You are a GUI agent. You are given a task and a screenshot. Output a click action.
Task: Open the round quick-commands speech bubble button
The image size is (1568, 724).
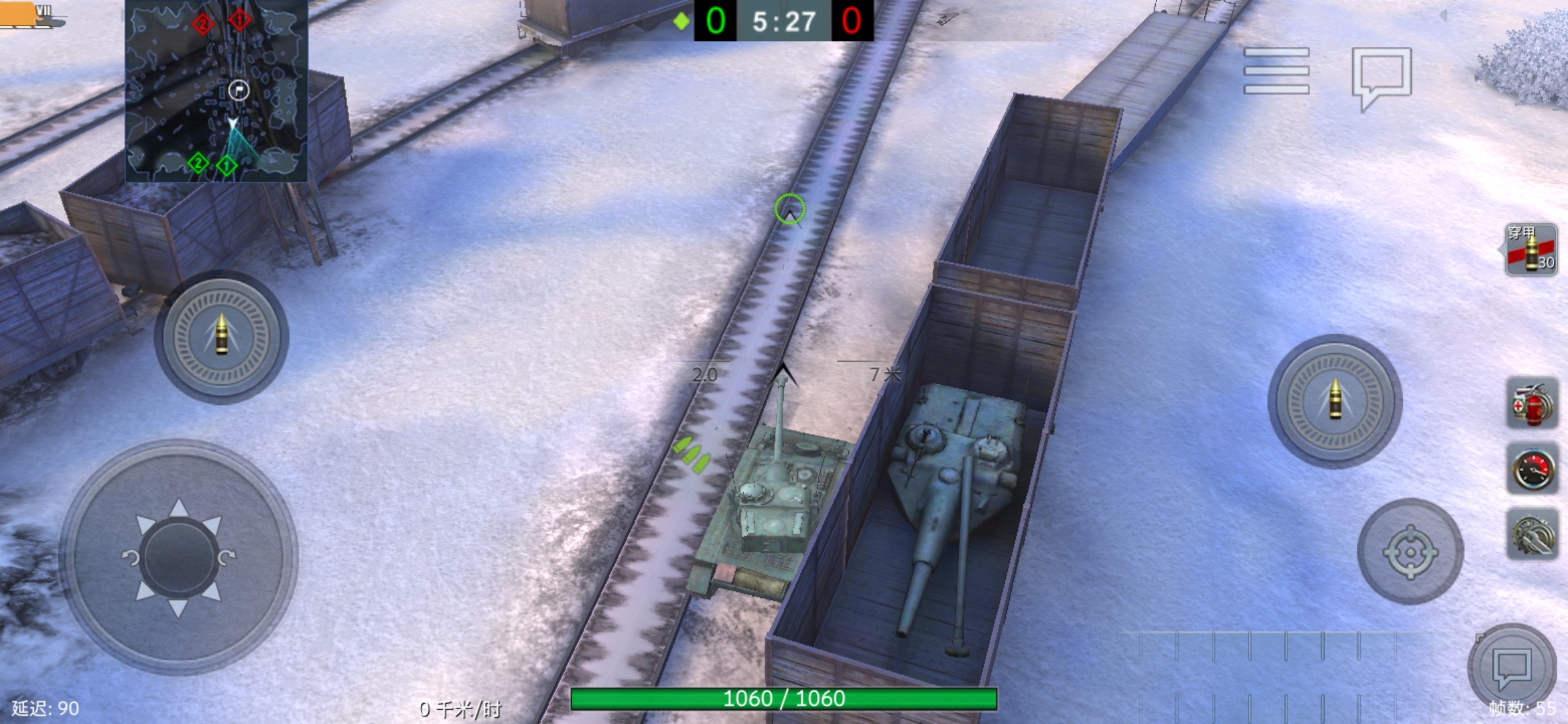click(1512, 668)
